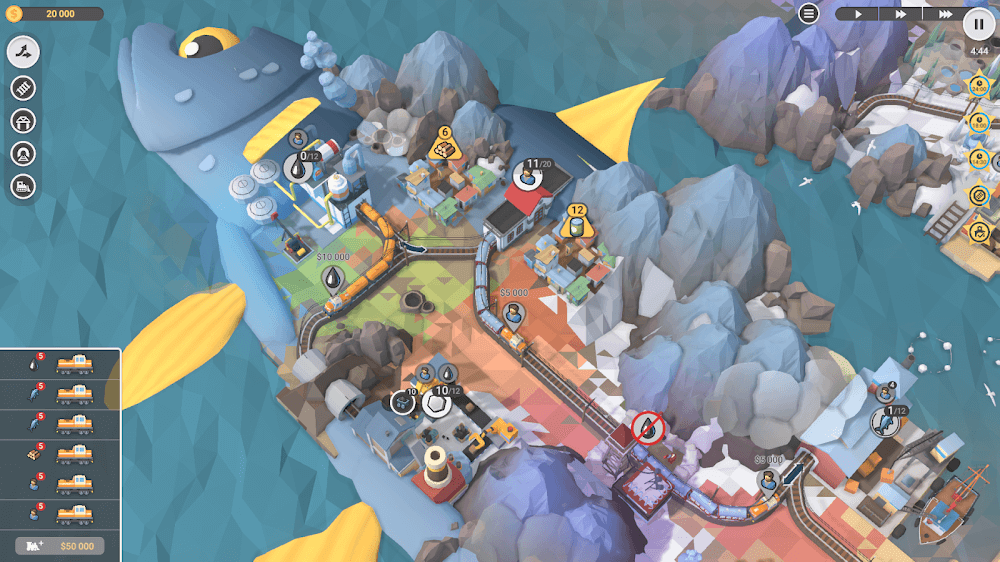The height and width of the screenshot is (562, 1000).
Task: Set game speed to normal play
Action: pyautogui.click(x=859, y=14)
